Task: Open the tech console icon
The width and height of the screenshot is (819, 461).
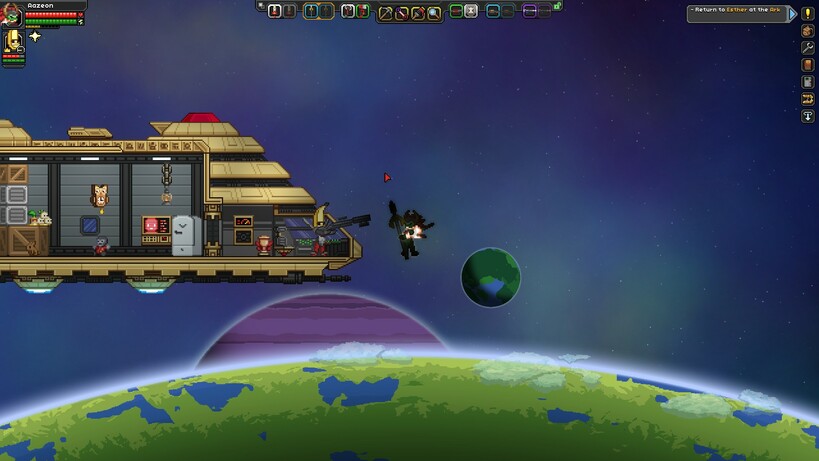Action: coord(808,82)
